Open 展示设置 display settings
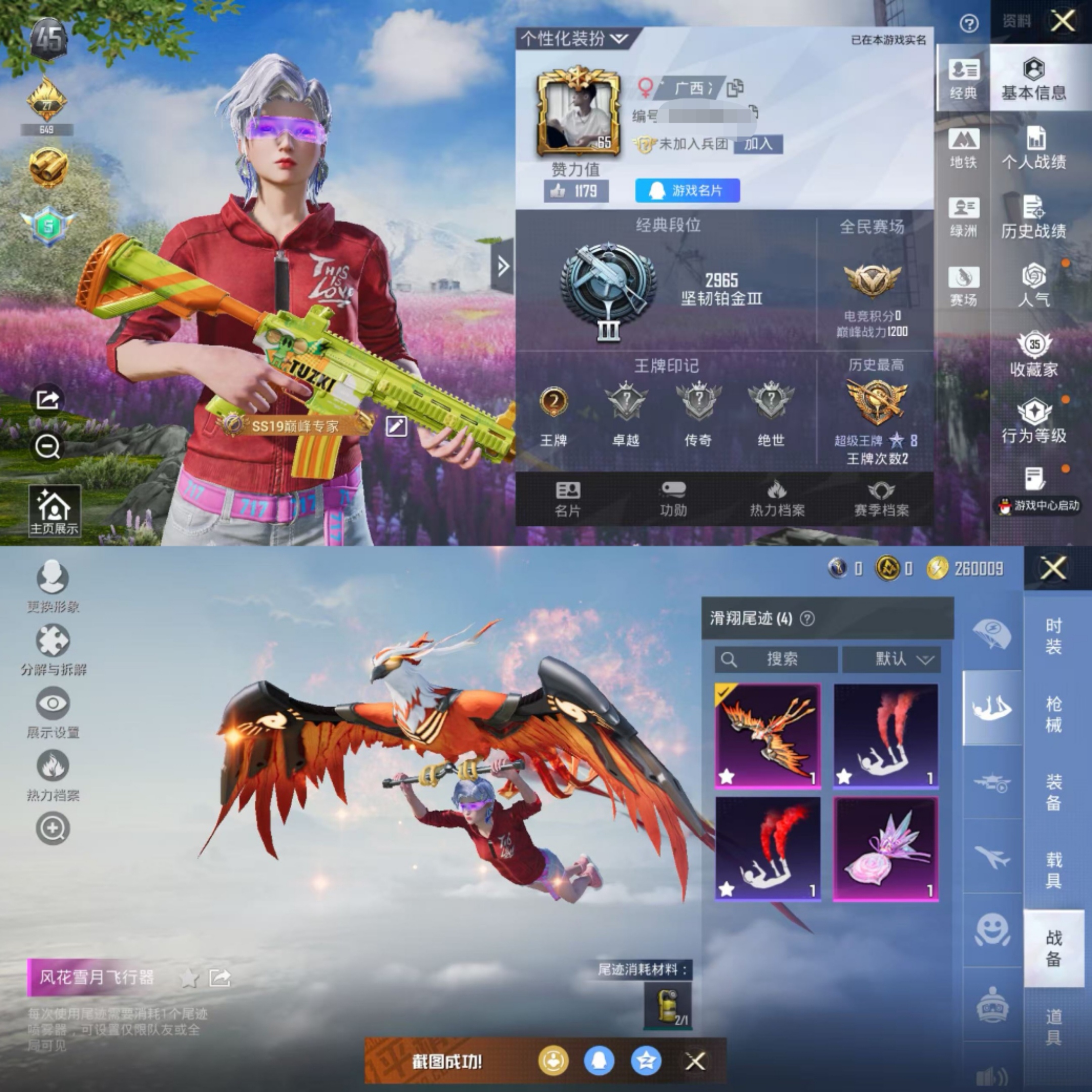This screenshot has height=1092, width=1092. pyautogui.click(x=53, y=713)
